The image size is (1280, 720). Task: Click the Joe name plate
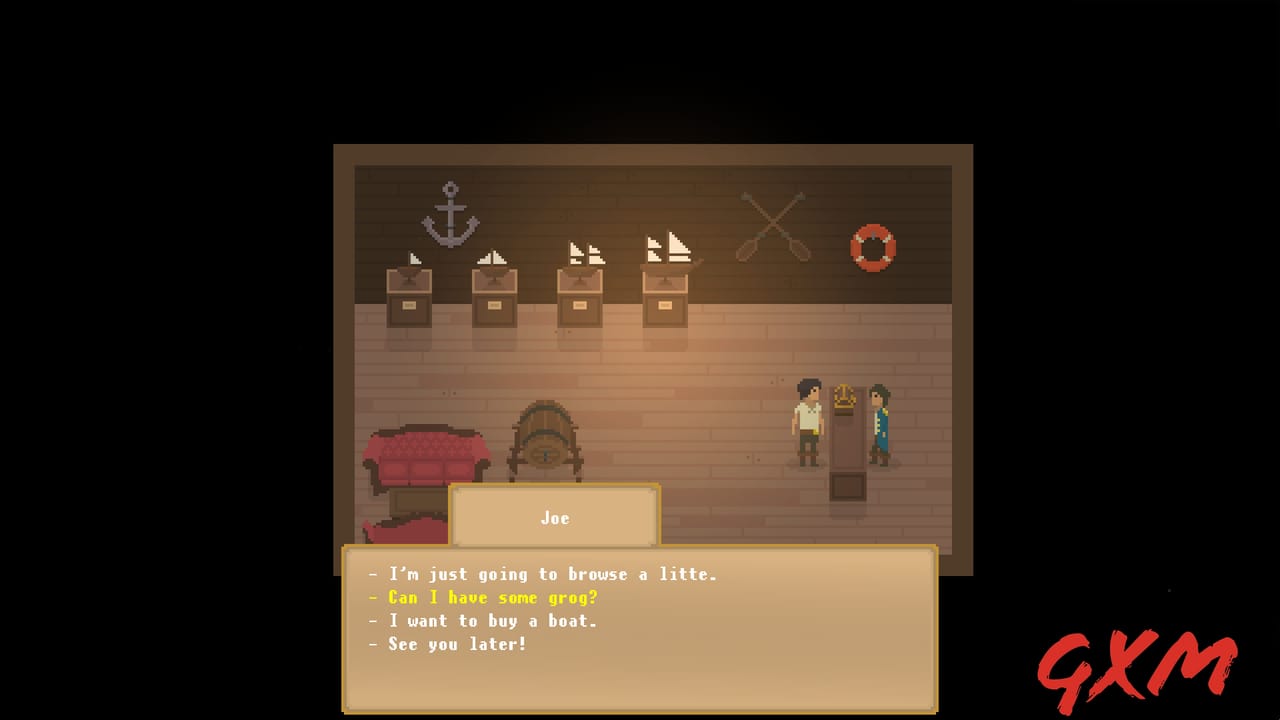coord(555,518)
